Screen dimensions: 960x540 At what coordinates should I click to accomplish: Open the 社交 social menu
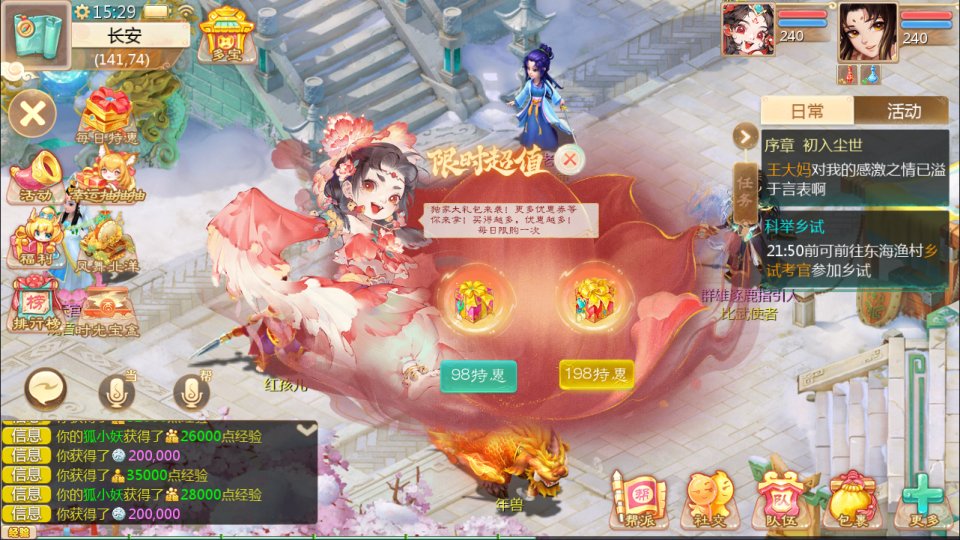[708, 499]
